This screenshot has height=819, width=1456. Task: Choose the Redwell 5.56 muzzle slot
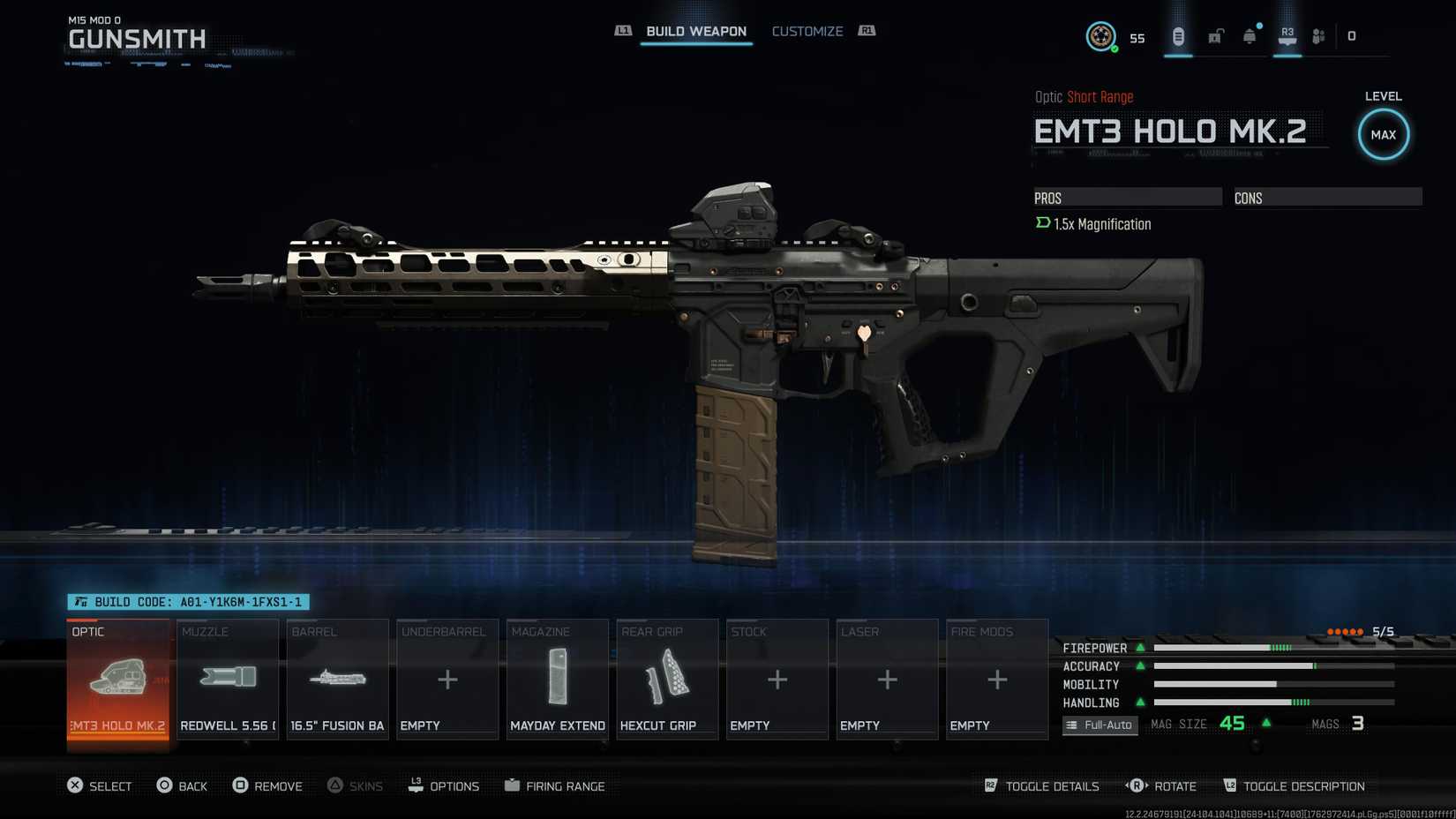coord(228,680)
